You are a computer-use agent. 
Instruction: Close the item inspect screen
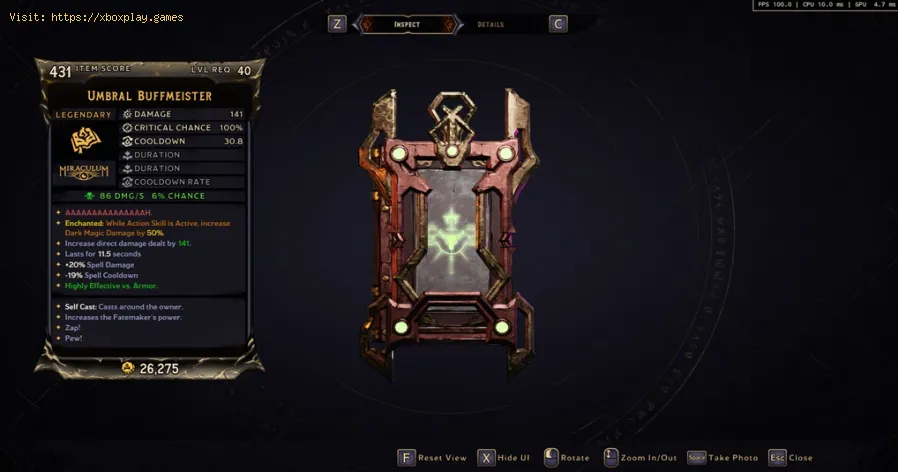click(x=790, y=457)
